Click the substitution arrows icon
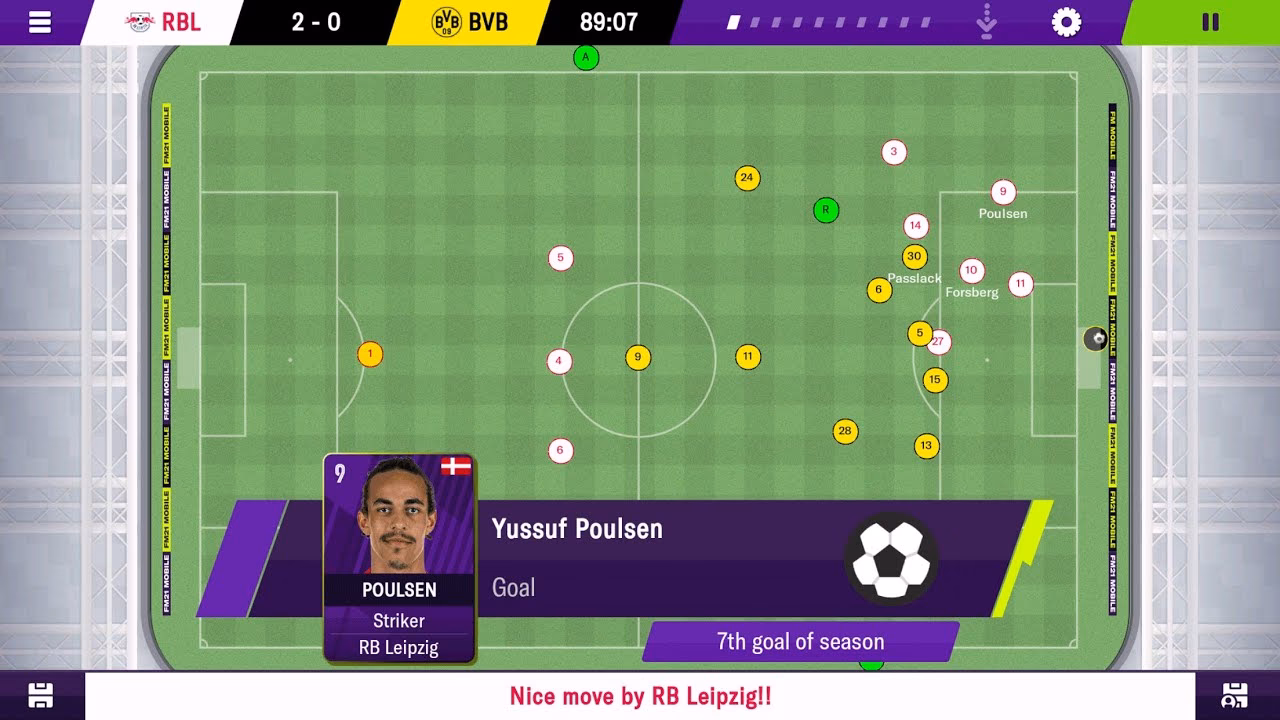1280x720 pixels. 985,20
